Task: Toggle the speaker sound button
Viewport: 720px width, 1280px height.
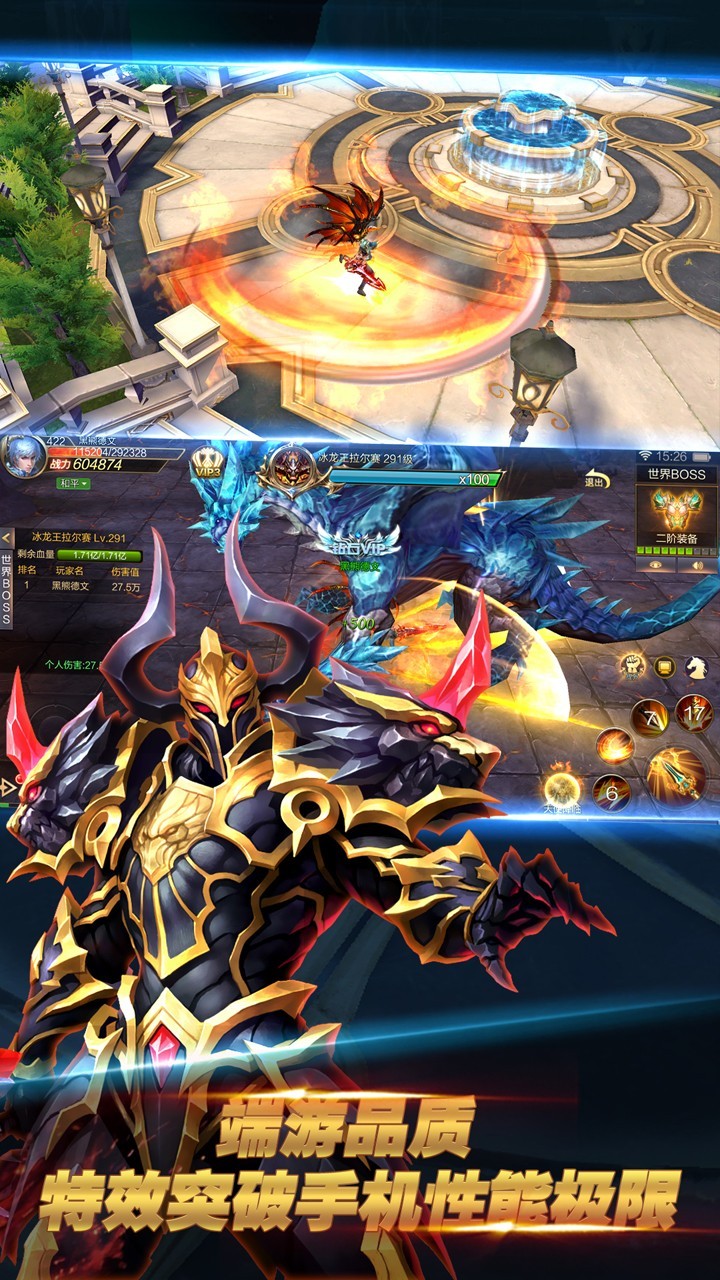Action: click(697, 564)
